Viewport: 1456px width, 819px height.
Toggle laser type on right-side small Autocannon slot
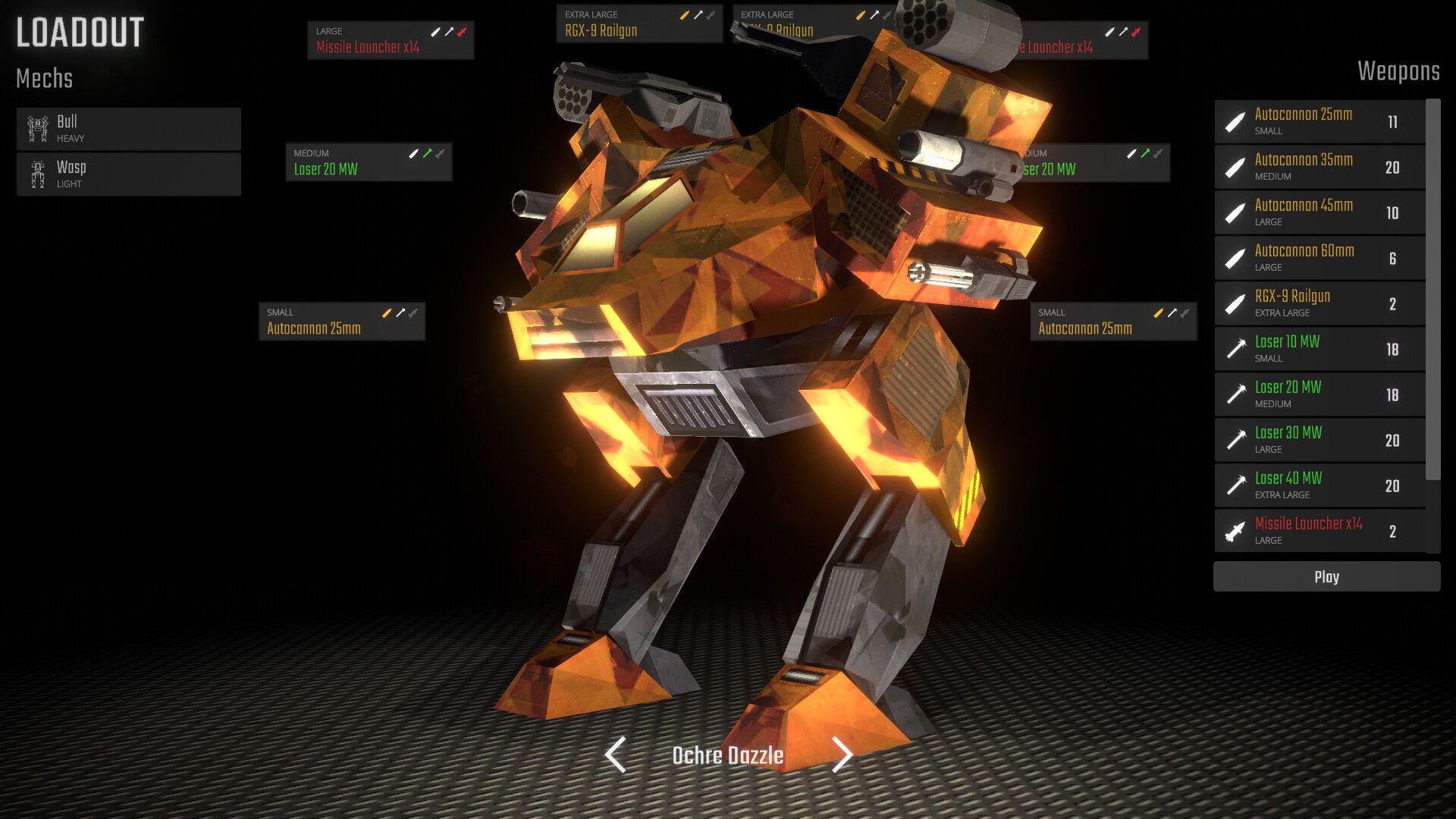[x=1172, y=312]
